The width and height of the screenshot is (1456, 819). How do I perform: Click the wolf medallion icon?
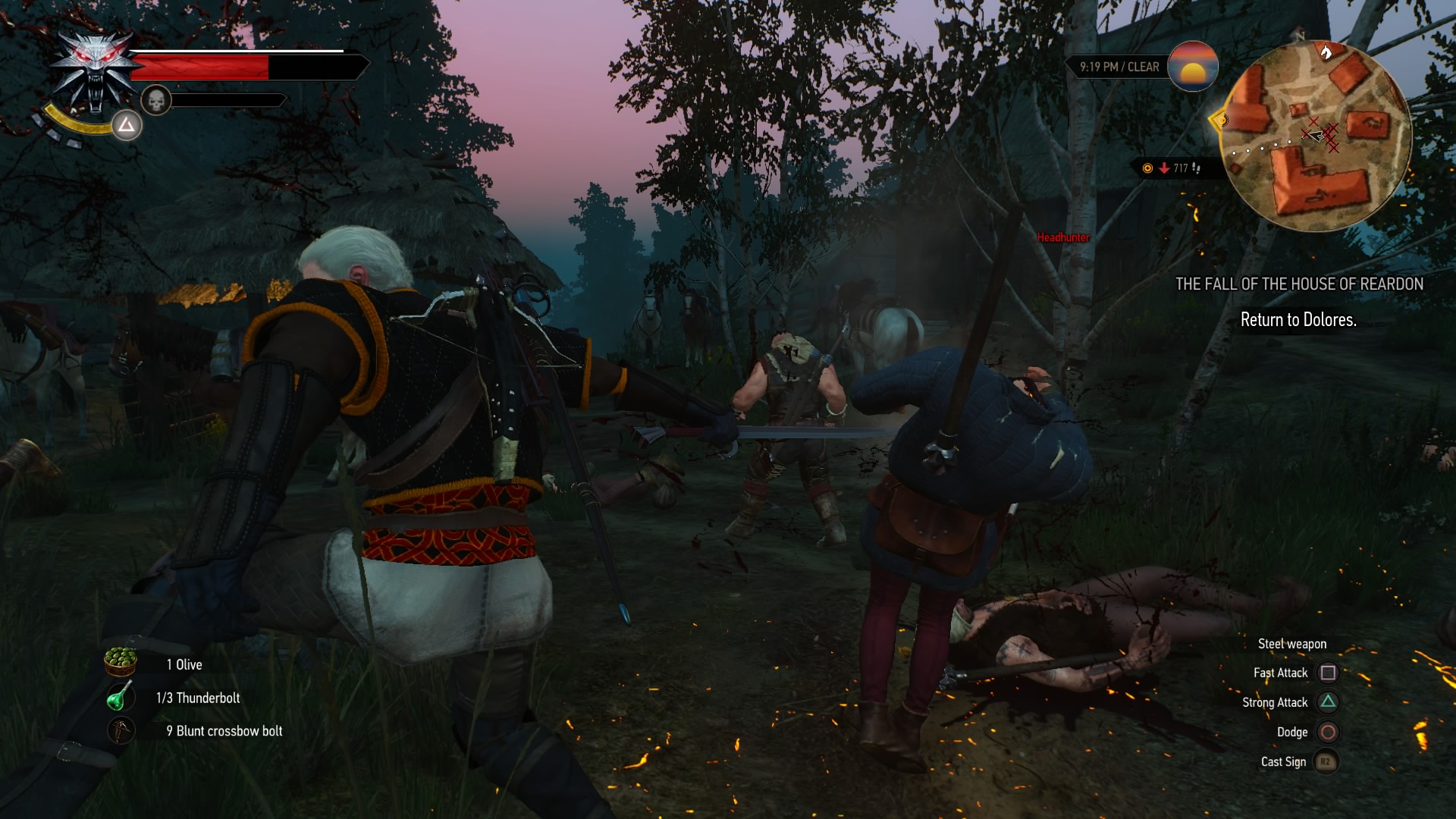tap(96, 71)
